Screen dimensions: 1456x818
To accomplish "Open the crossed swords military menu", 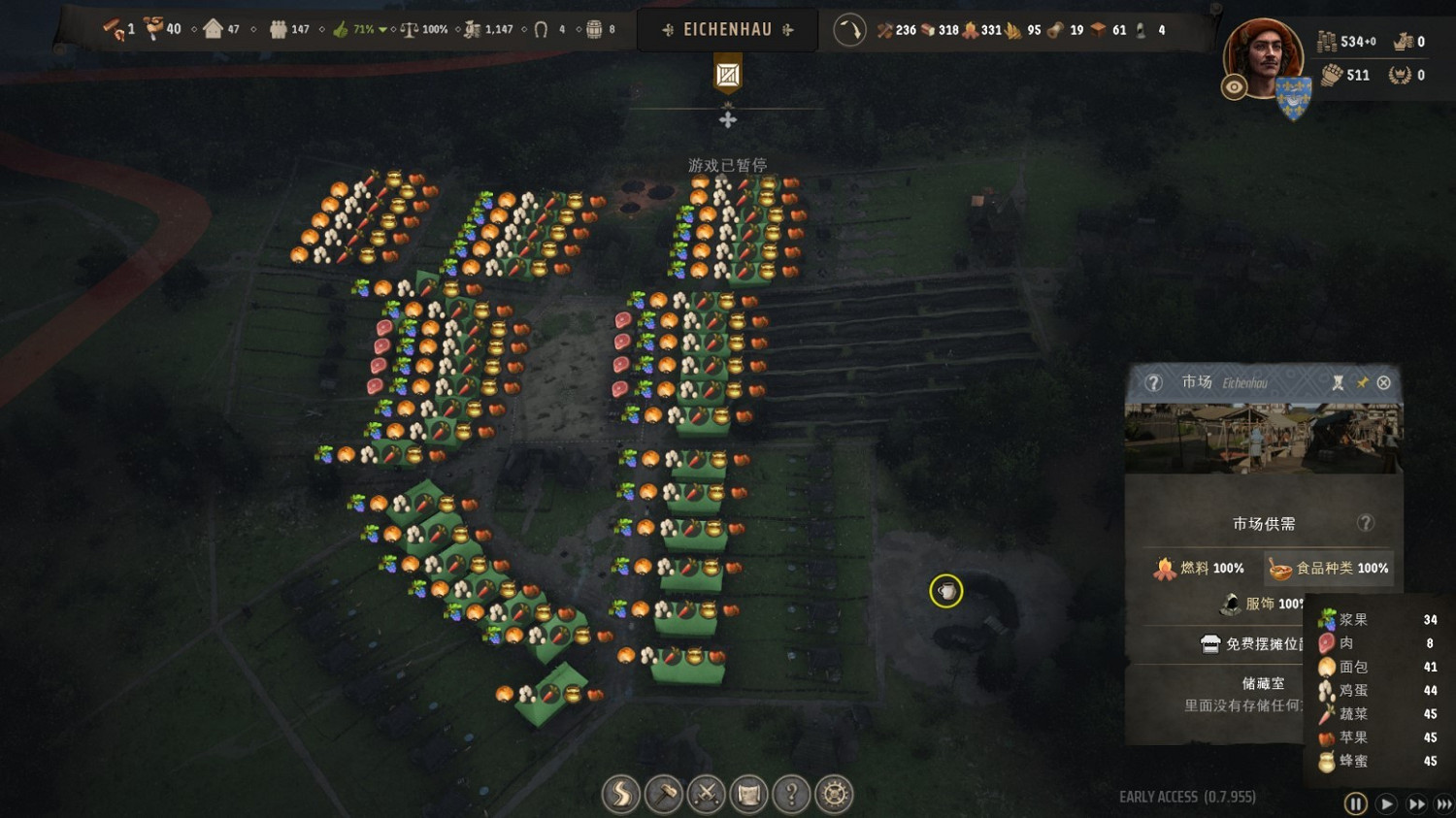I will click(707, 795).
